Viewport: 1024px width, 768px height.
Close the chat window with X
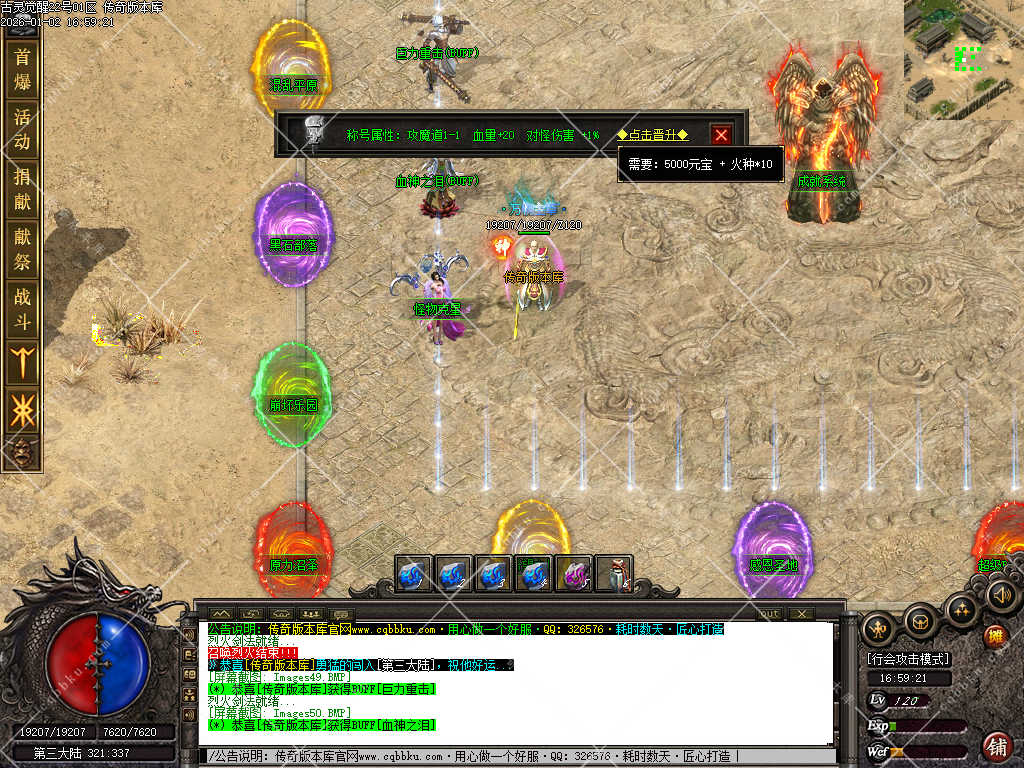point(800,613)
